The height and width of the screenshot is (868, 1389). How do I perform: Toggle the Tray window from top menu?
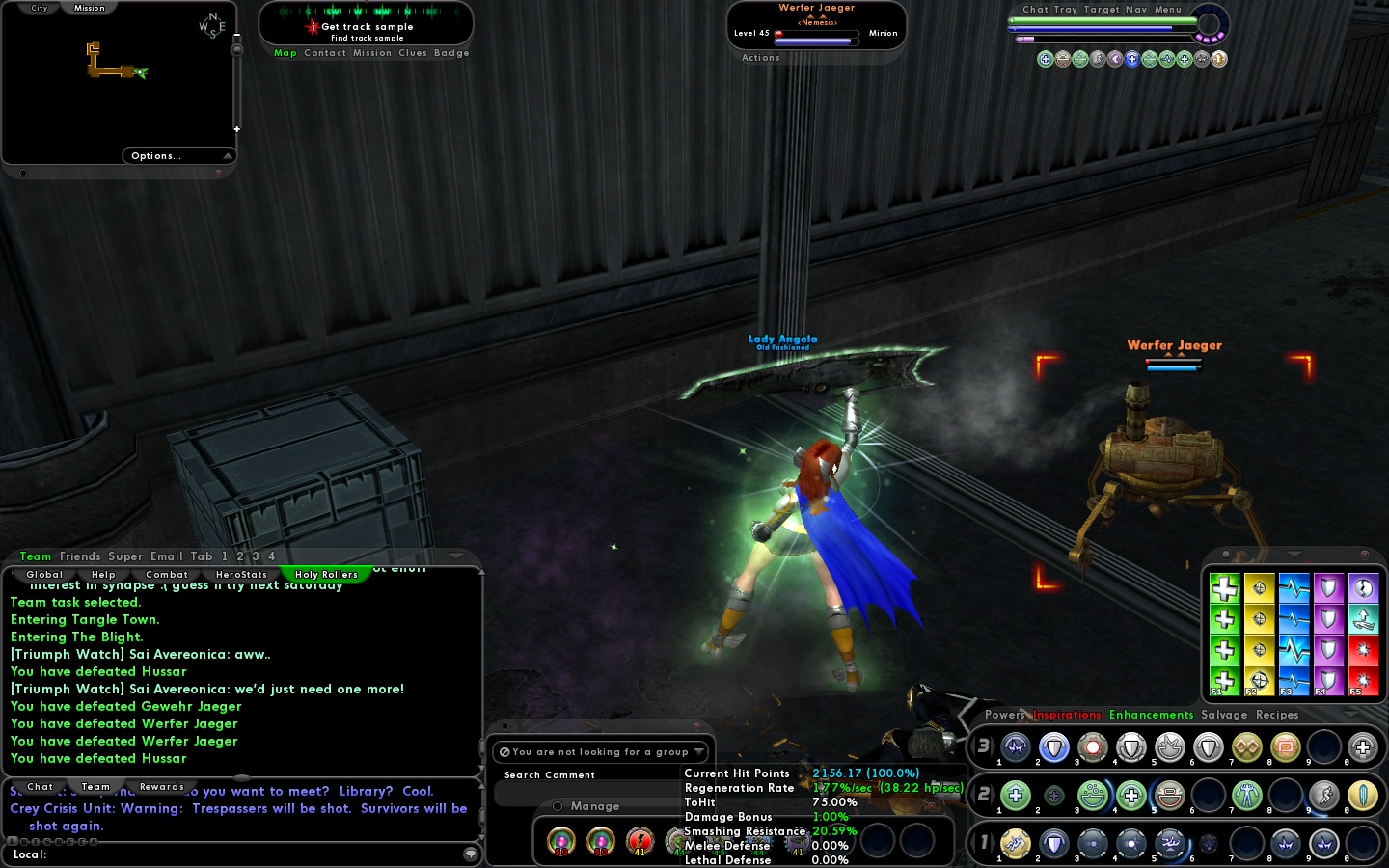pyautogui.click(x=1065, y=10)
